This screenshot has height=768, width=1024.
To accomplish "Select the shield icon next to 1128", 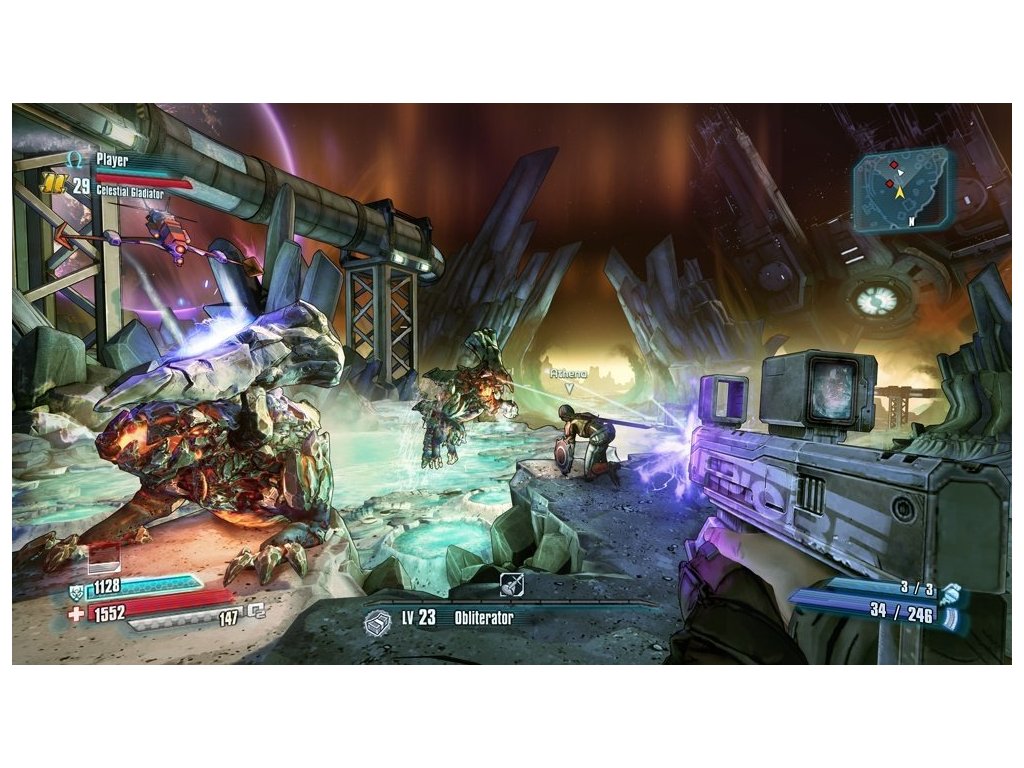I will 76,589.
